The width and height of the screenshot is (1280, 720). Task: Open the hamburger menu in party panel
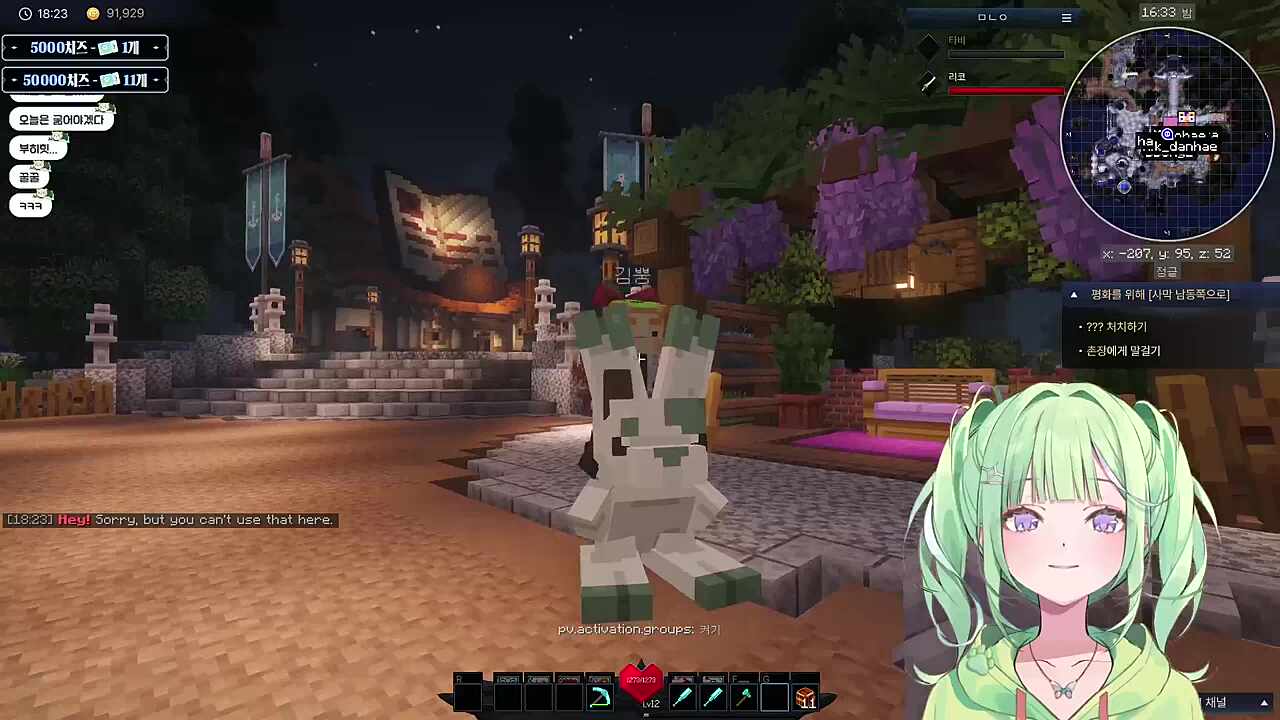tap(1066, 17)
